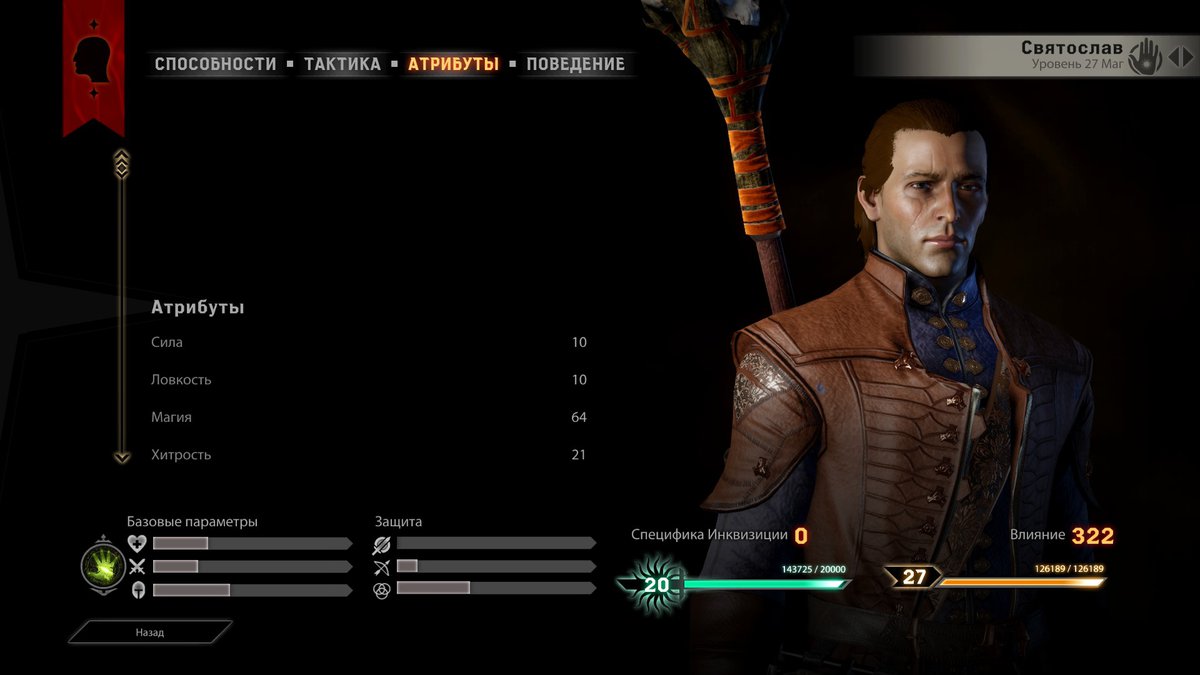Switch to the next character with right arrow
The width and height of the screenshot is (1200, 675).
point(1186,57)
